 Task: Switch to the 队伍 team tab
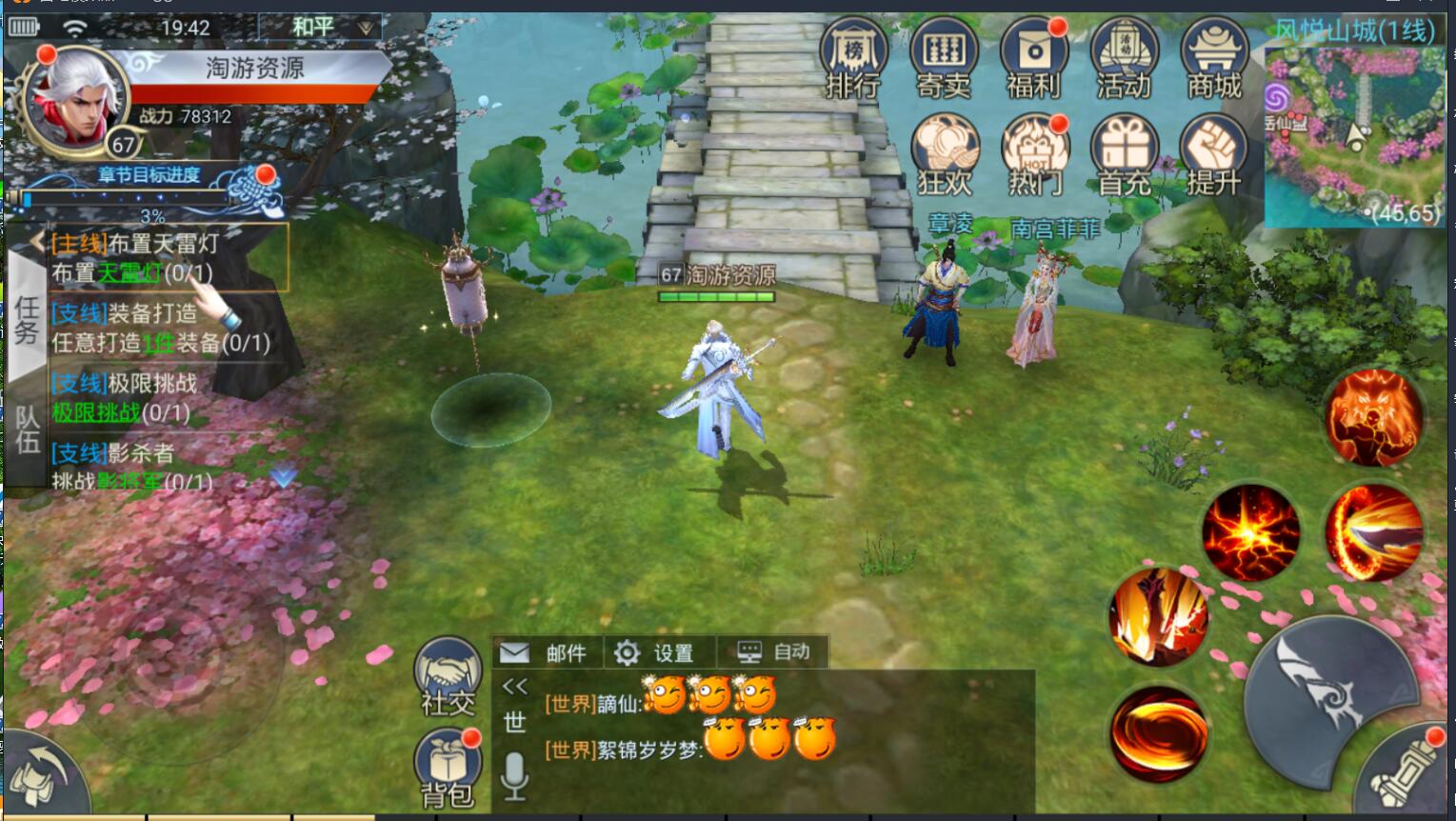coord(27,431)
